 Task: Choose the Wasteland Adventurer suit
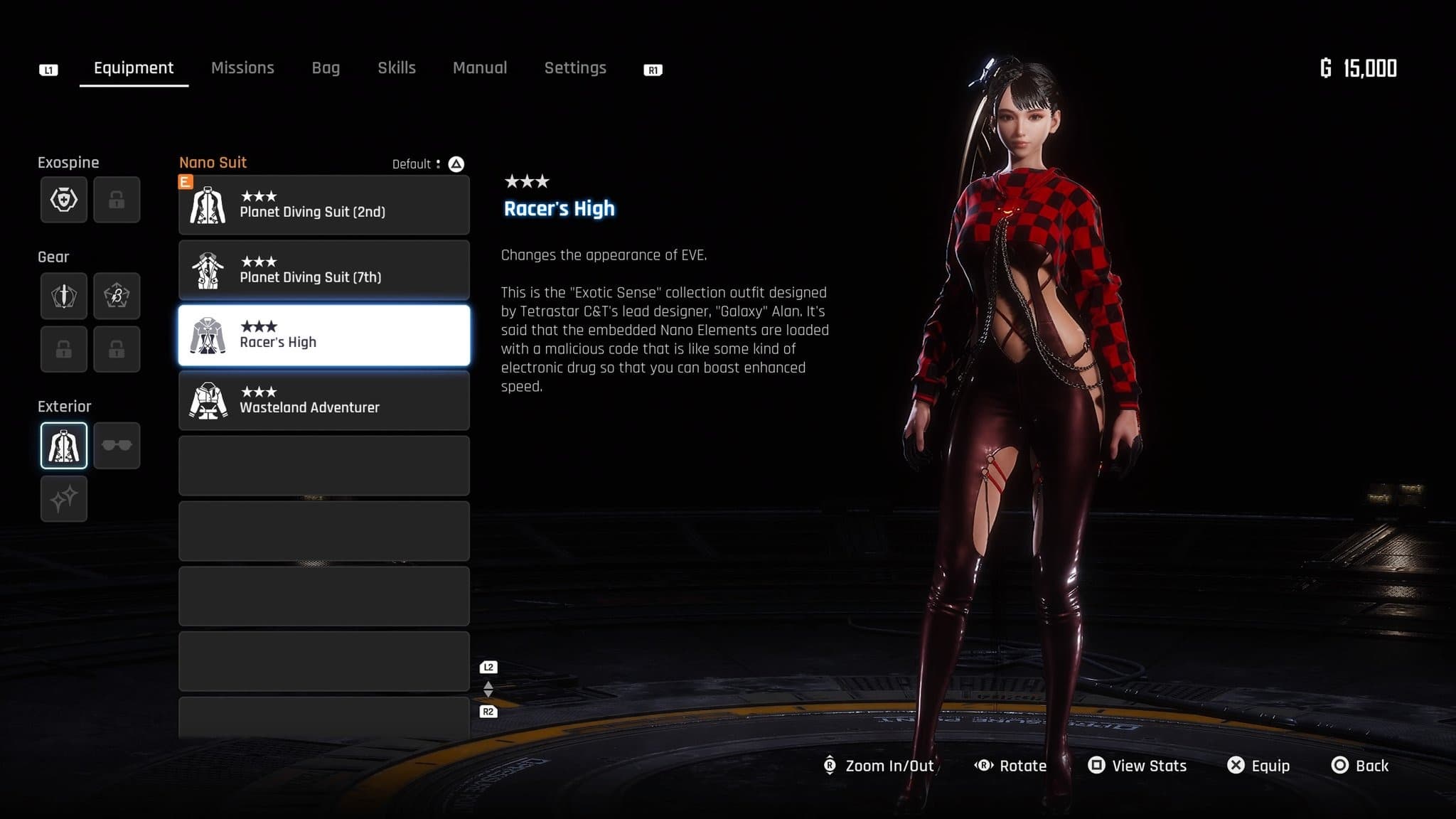tap(323, 401)
